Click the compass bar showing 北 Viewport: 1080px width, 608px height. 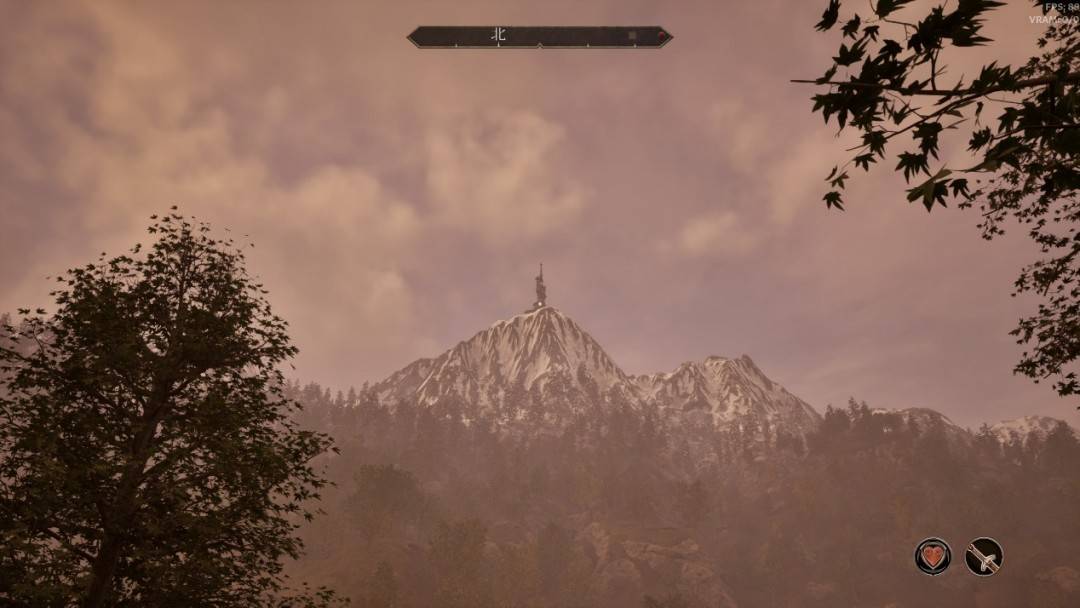click(539, 37)
